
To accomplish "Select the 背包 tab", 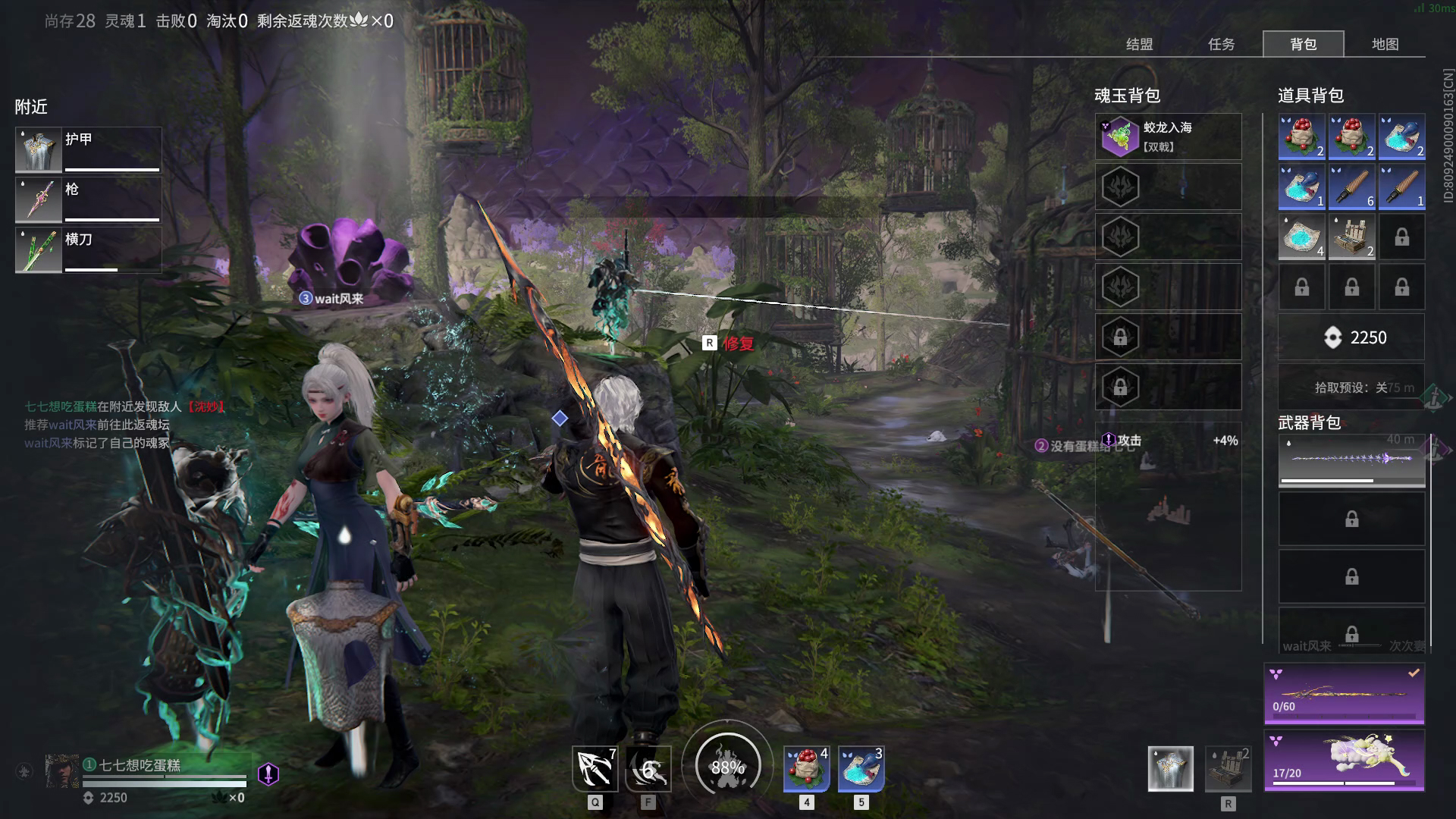I will click(1303, 44).
